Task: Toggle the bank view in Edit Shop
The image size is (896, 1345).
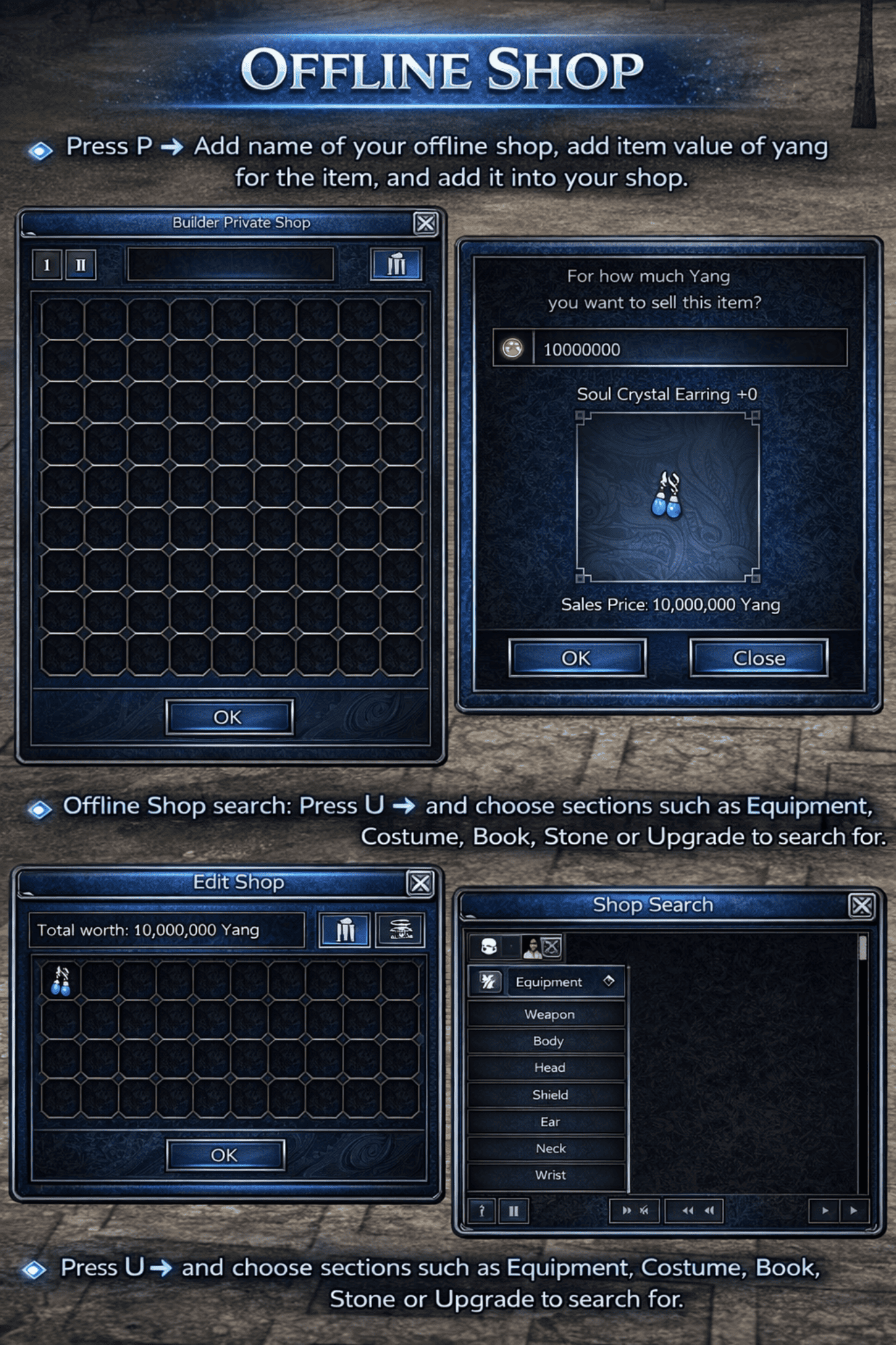Action: 347,929
